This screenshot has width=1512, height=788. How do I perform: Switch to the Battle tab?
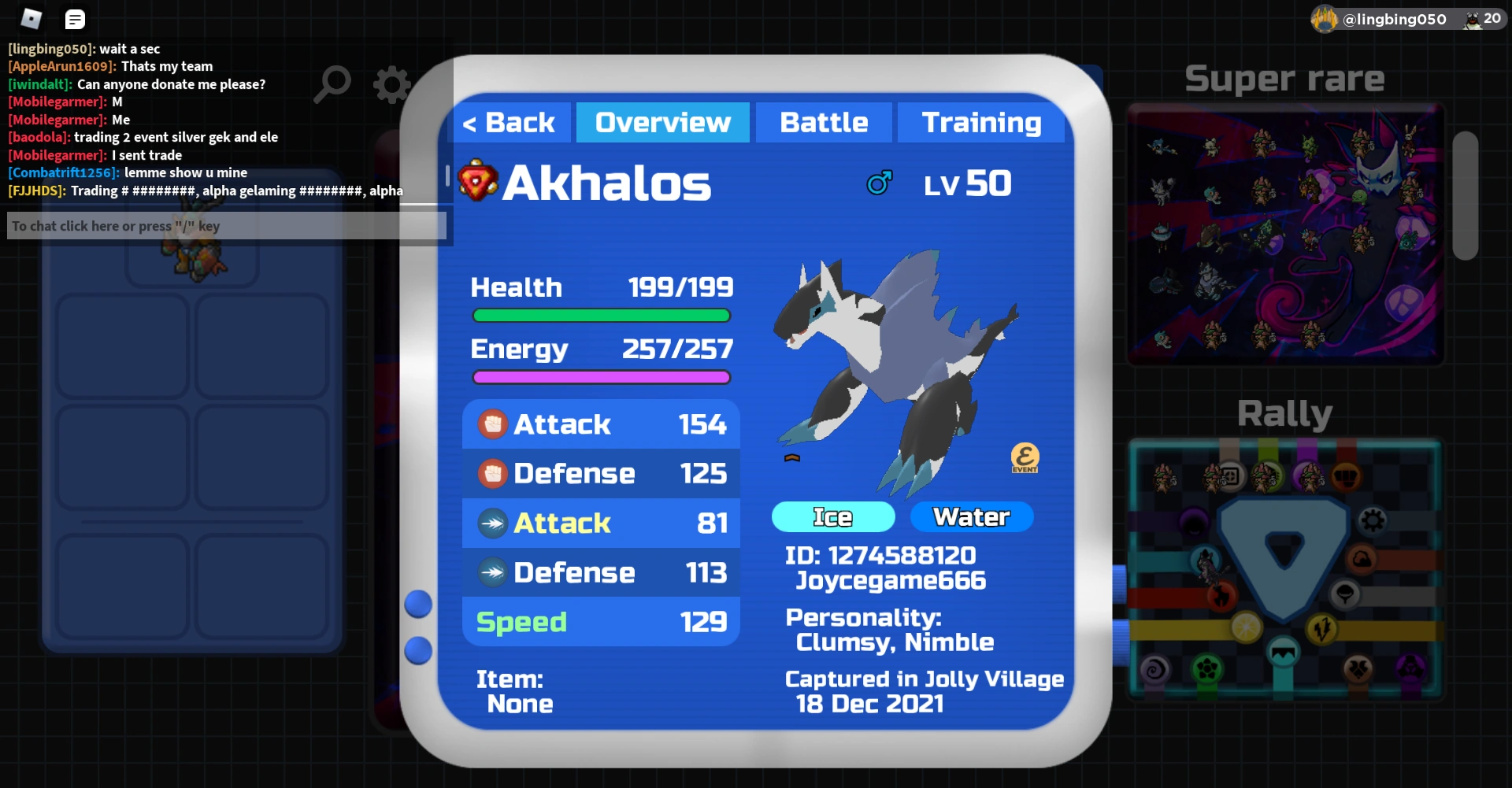point(823,122)
